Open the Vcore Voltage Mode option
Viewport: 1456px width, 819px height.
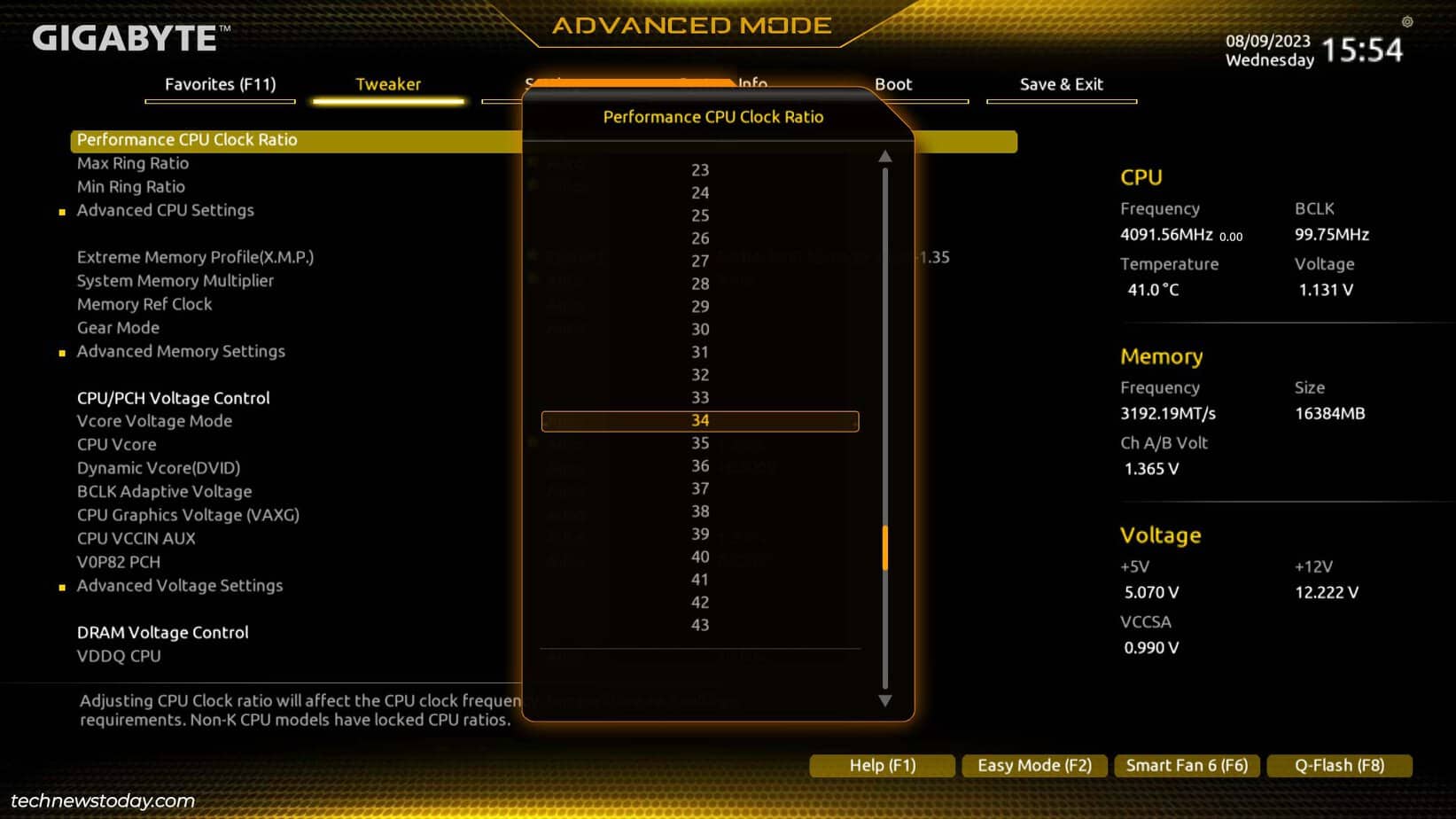pyautogui.click(x=154, y=421)
